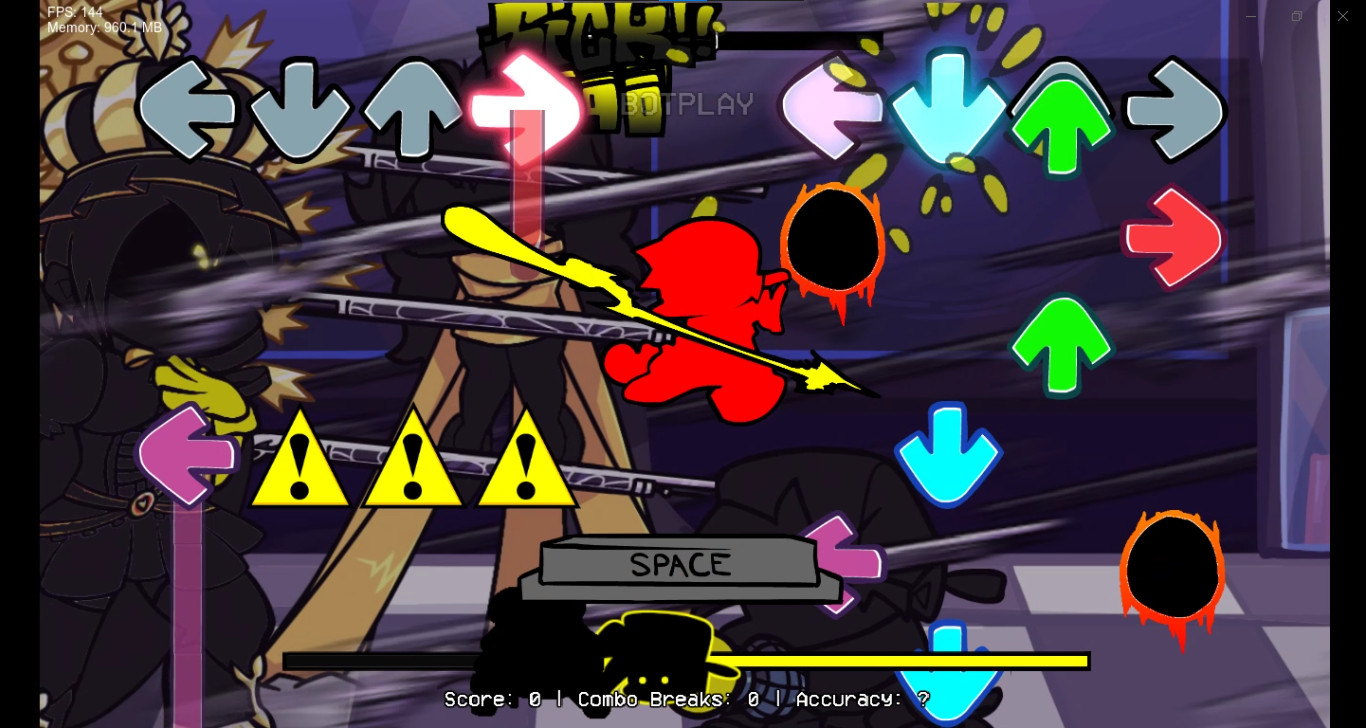Viewport: 1366px width, 728px height.
Task: Toggle the flaming black void note
Action: (x=833, y=240)
